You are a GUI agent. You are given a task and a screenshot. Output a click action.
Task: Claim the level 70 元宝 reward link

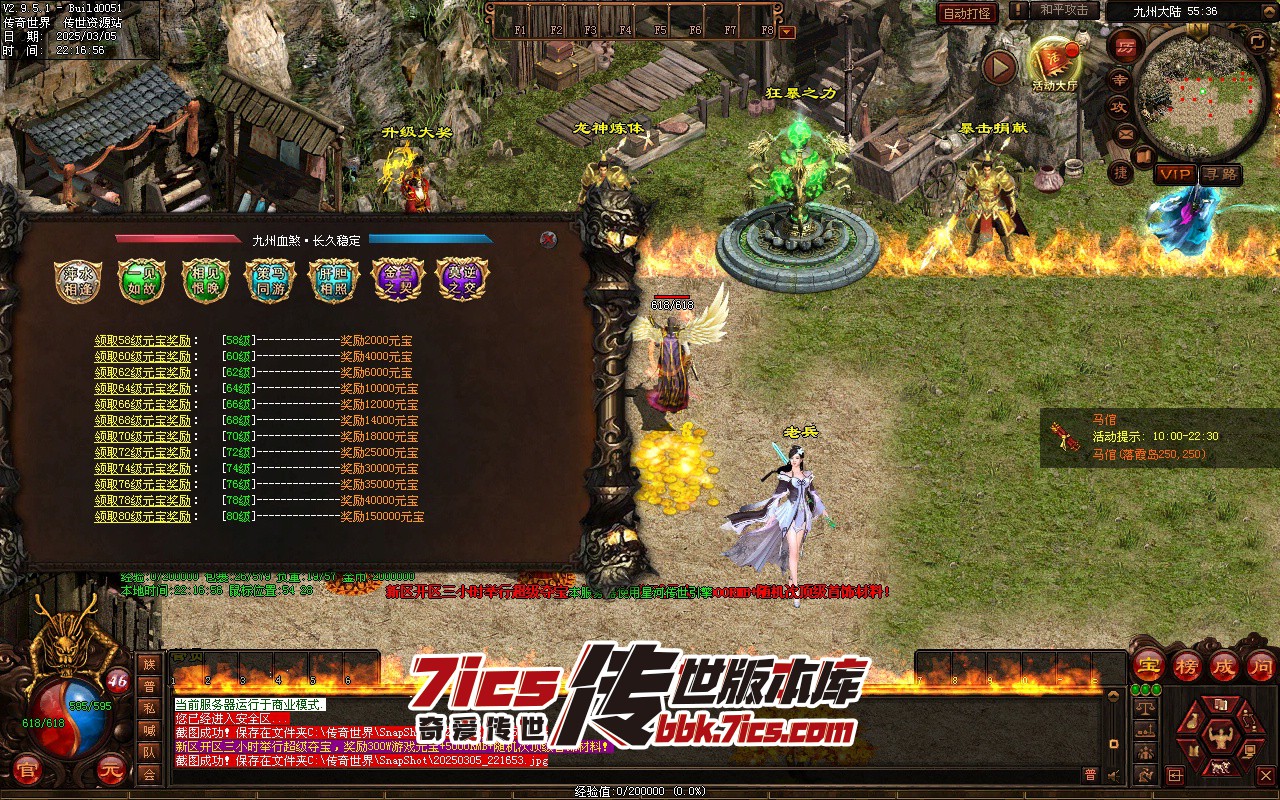[x=142, y=437]
